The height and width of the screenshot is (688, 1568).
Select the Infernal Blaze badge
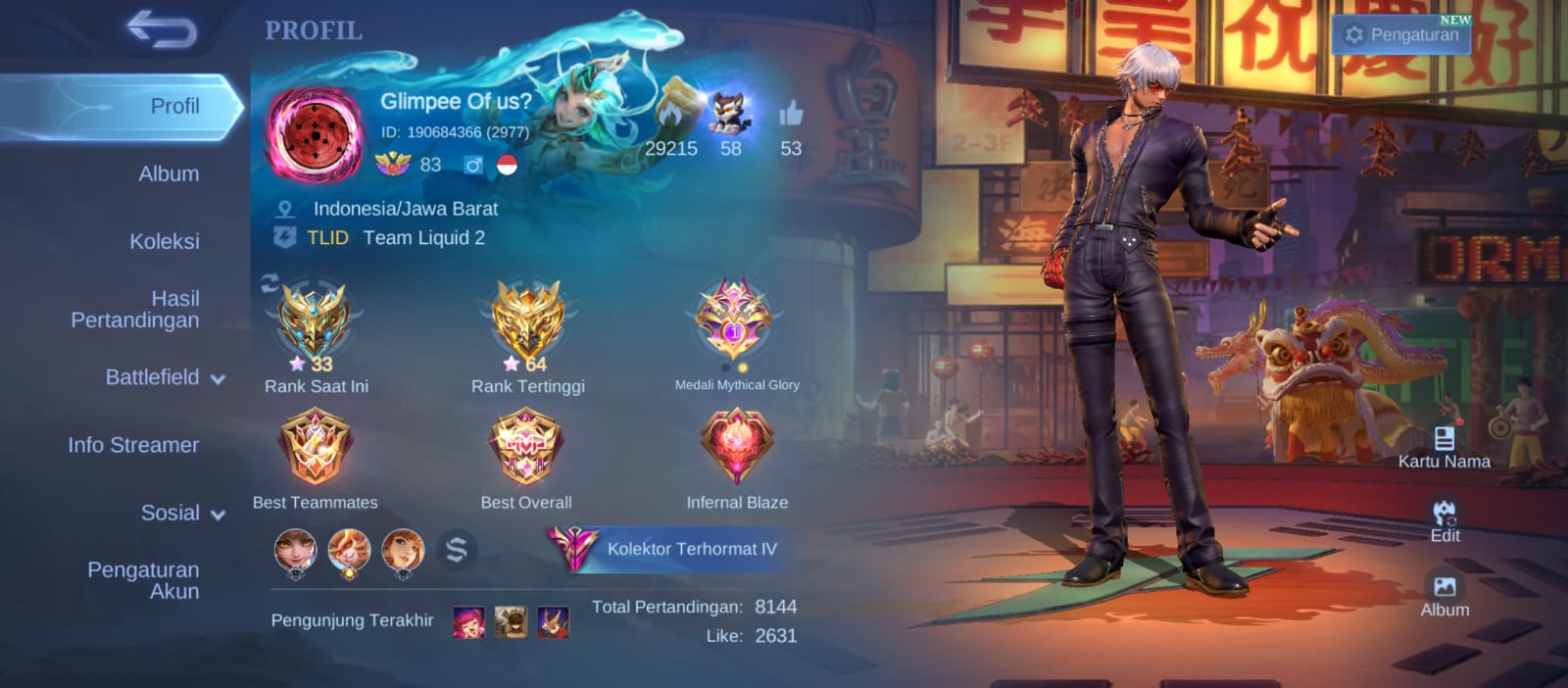click(737, 447)
